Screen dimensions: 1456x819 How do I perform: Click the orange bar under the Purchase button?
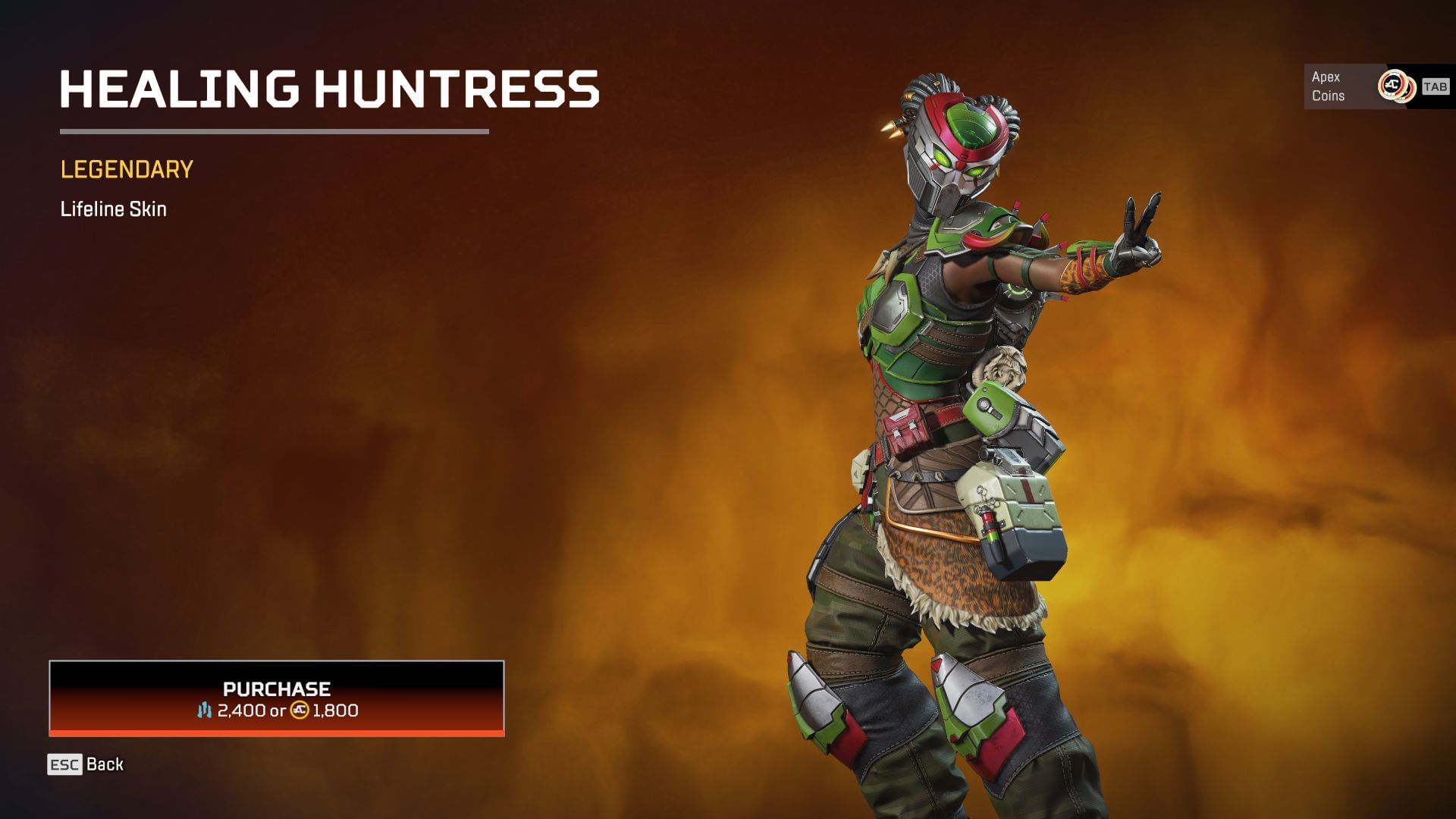pos(276,733)
